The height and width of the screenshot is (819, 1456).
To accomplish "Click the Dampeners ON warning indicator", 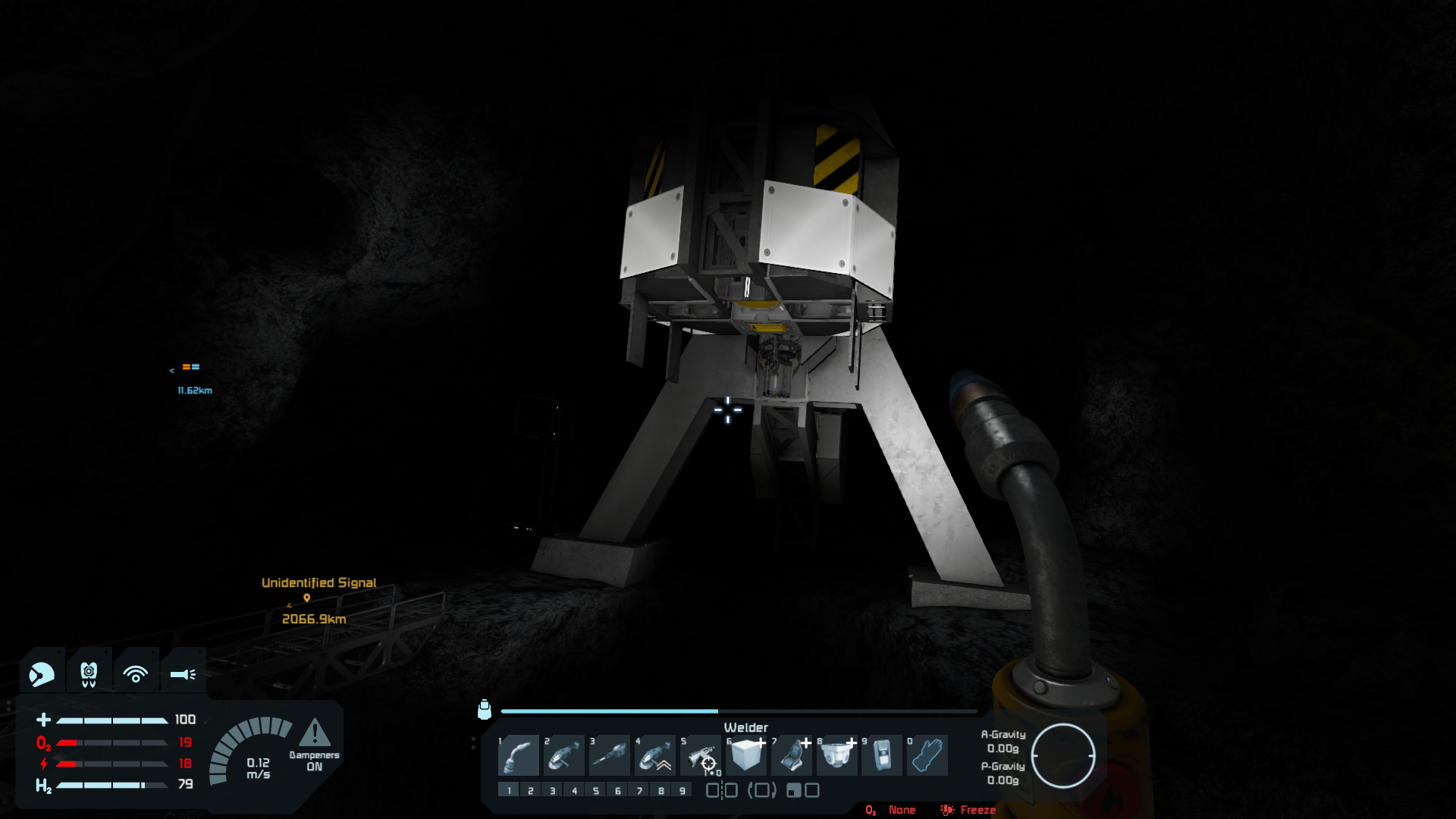I will coord(314,743).
